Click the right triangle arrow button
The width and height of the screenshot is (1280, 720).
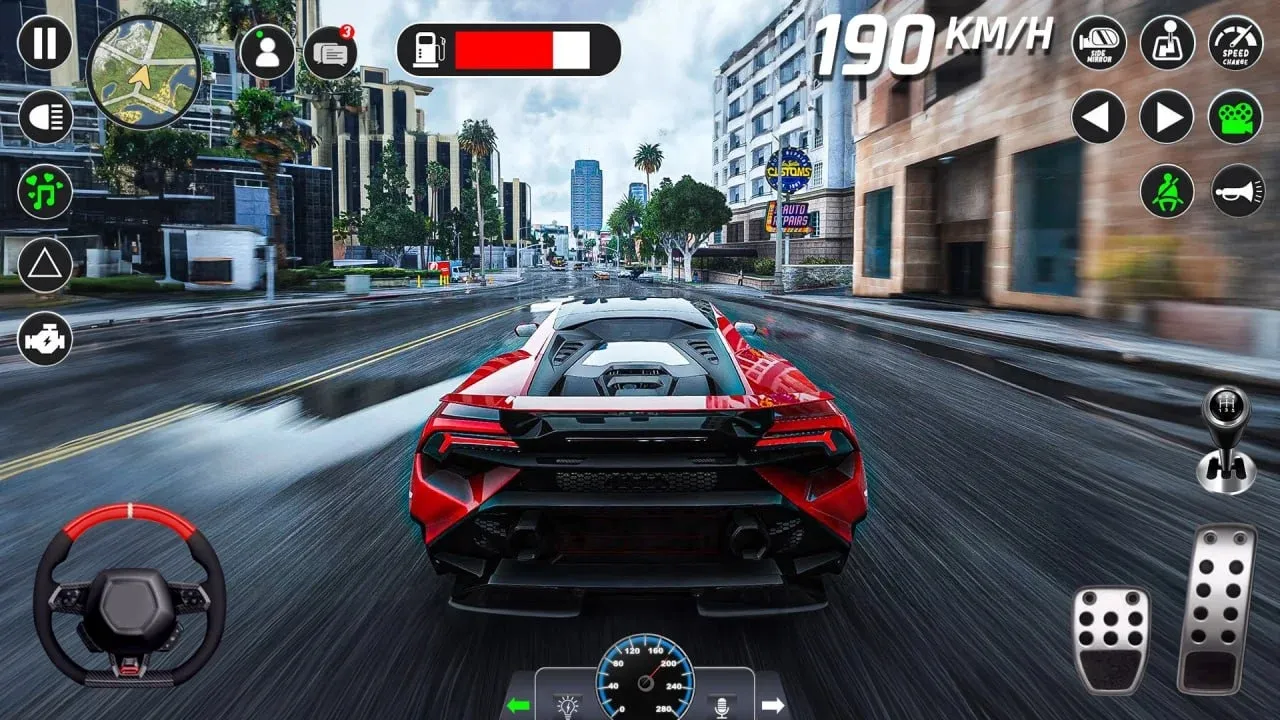pyautogui.click(x=1167, y=117)
